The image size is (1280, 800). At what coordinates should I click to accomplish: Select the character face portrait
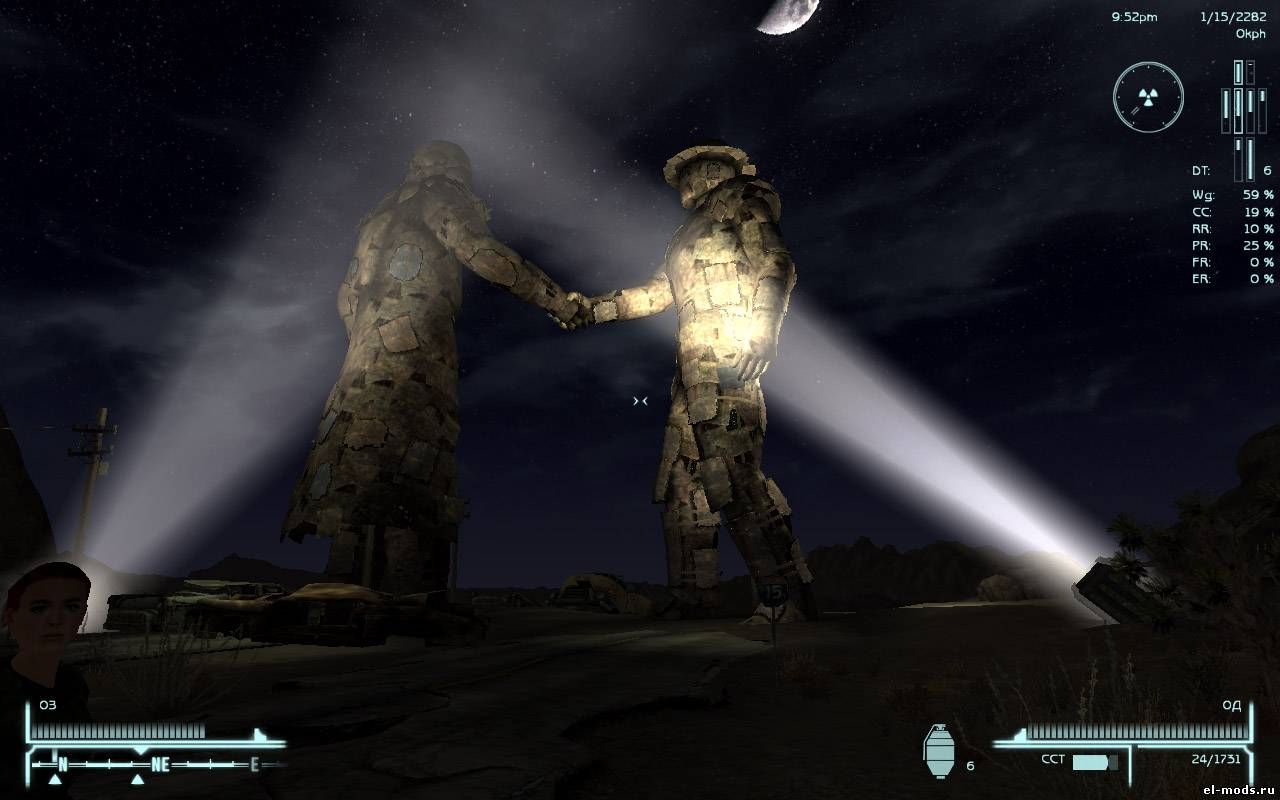coord(47,610)
